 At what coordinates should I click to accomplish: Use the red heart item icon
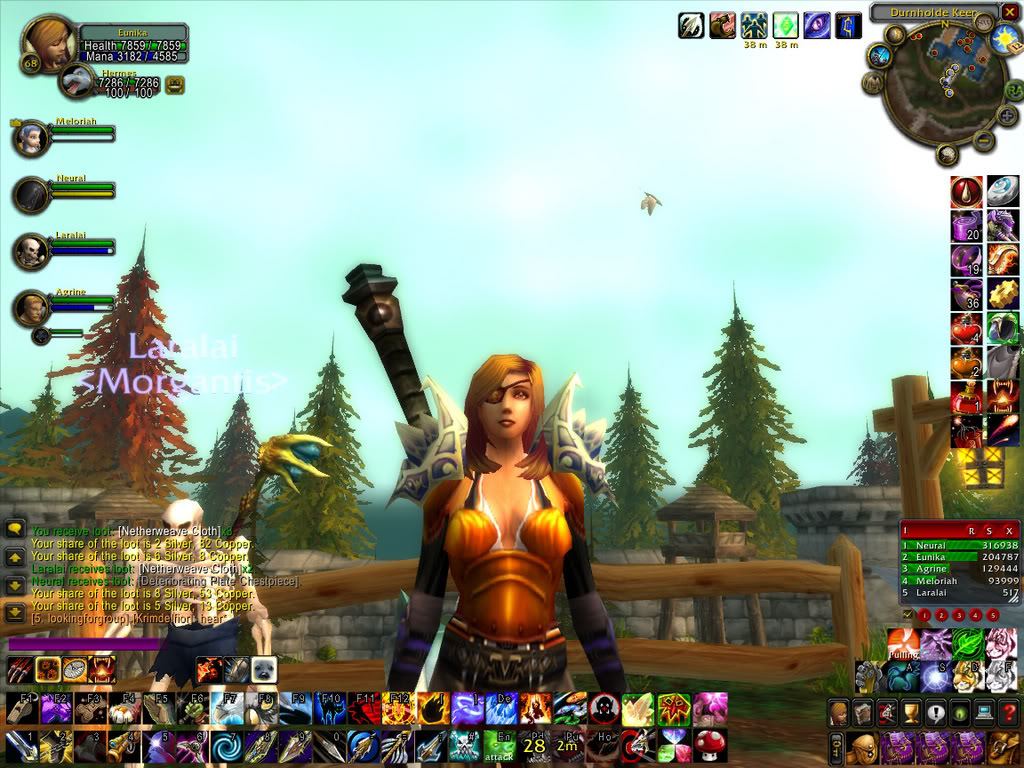coord(966,327)
